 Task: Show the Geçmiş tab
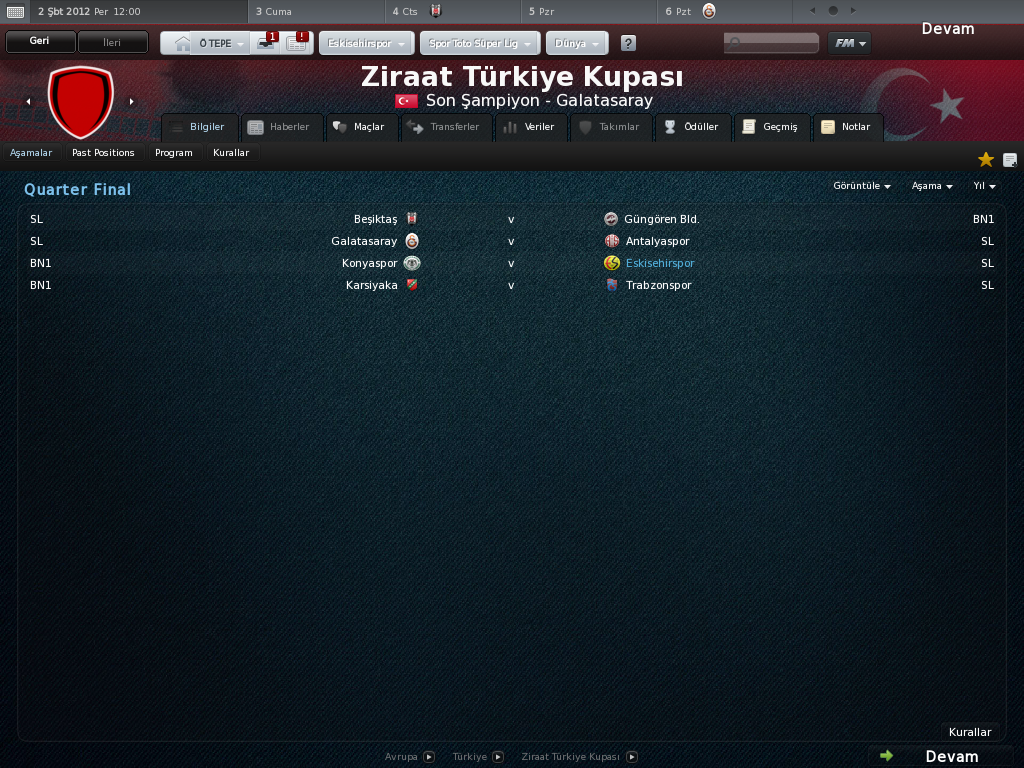[x=771, y=127]
